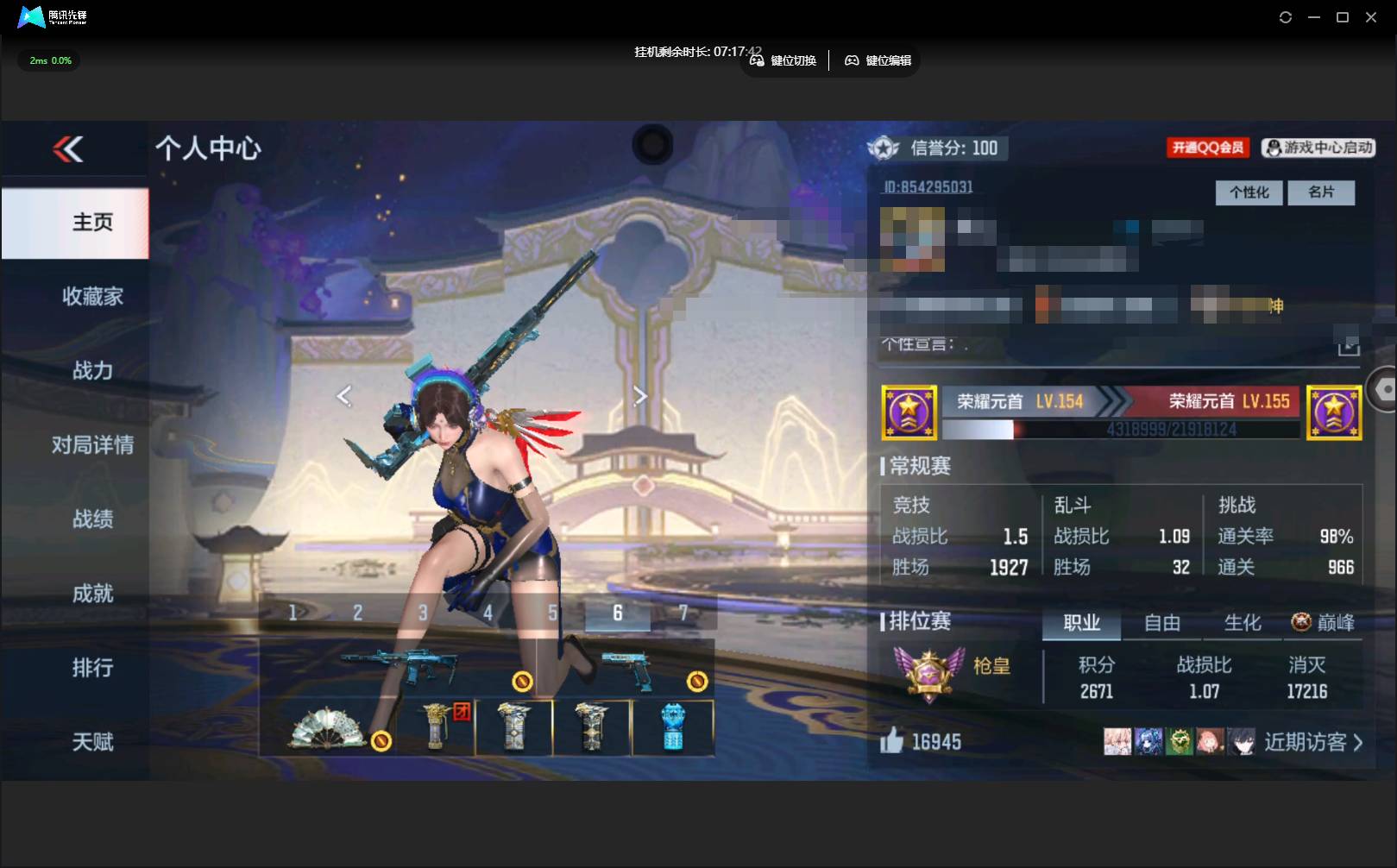Open the 收藏家 section

tap(92, 296)
